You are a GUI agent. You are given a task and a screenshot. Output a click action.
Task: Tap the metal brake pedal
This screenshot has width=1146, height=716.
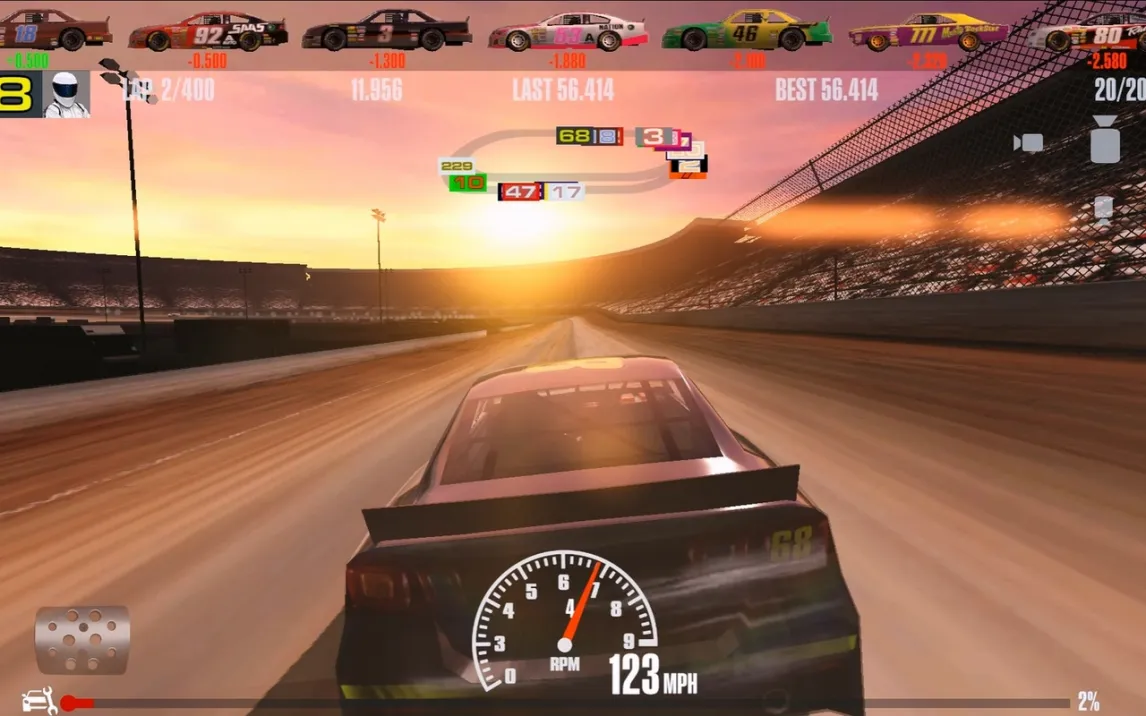pos(82,639)
